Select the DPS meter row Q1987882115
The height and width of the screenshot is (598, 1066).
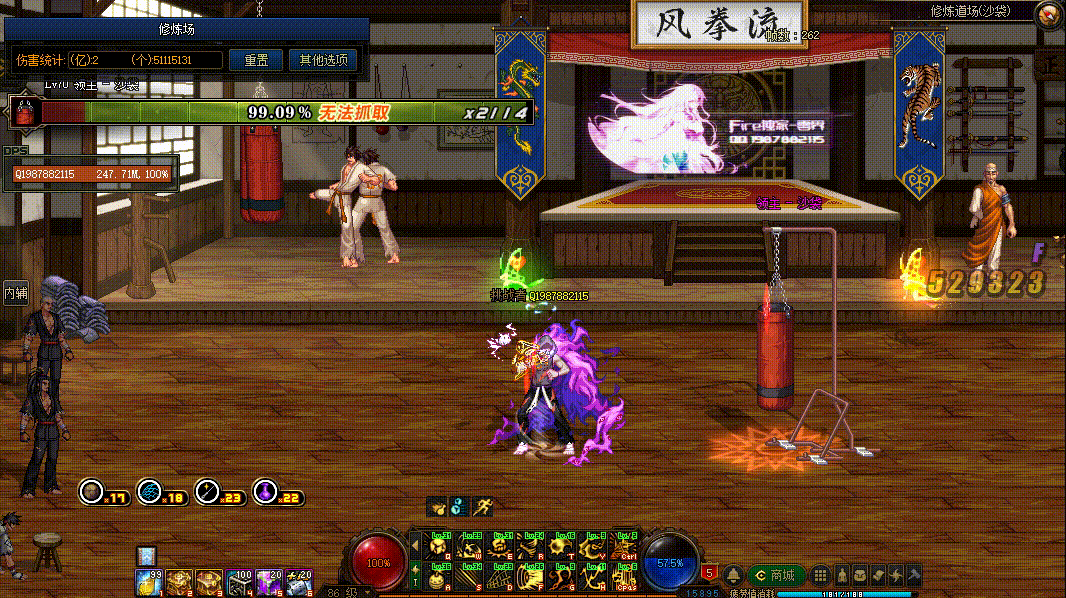click(91, 174)
